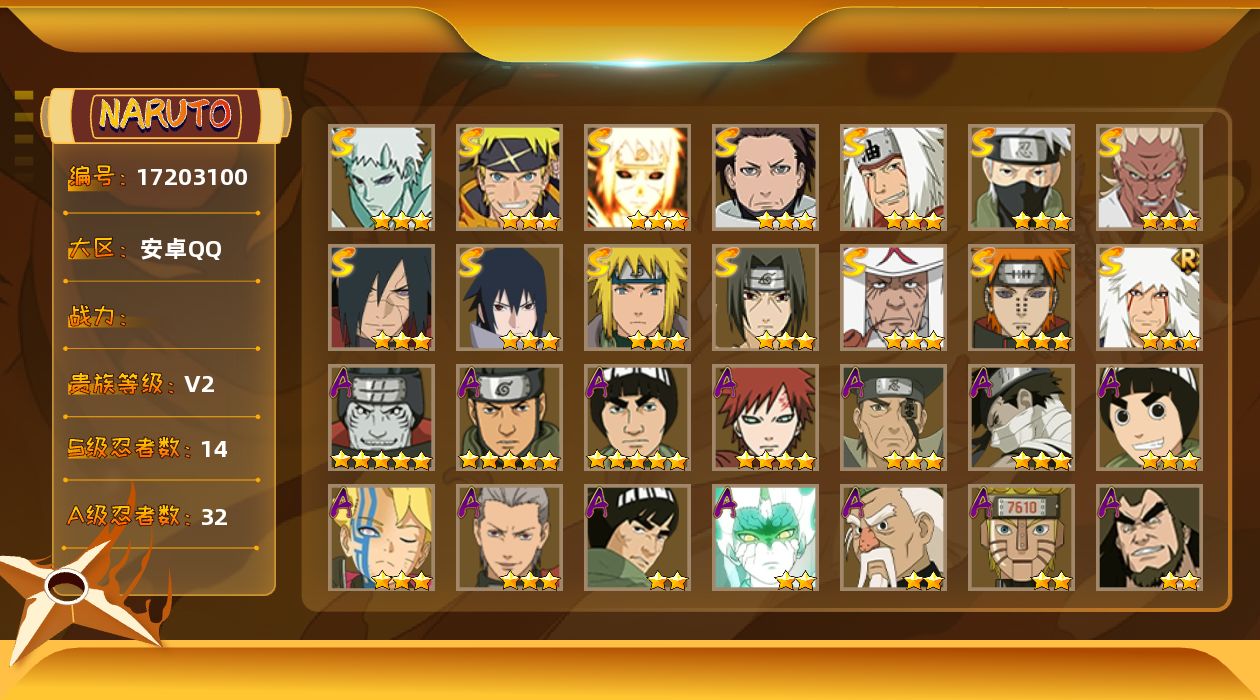Viewport: 1260px width, 700px height.
Task: Choose the Third Hokage wearing the hat
Action: pos(893,298)
